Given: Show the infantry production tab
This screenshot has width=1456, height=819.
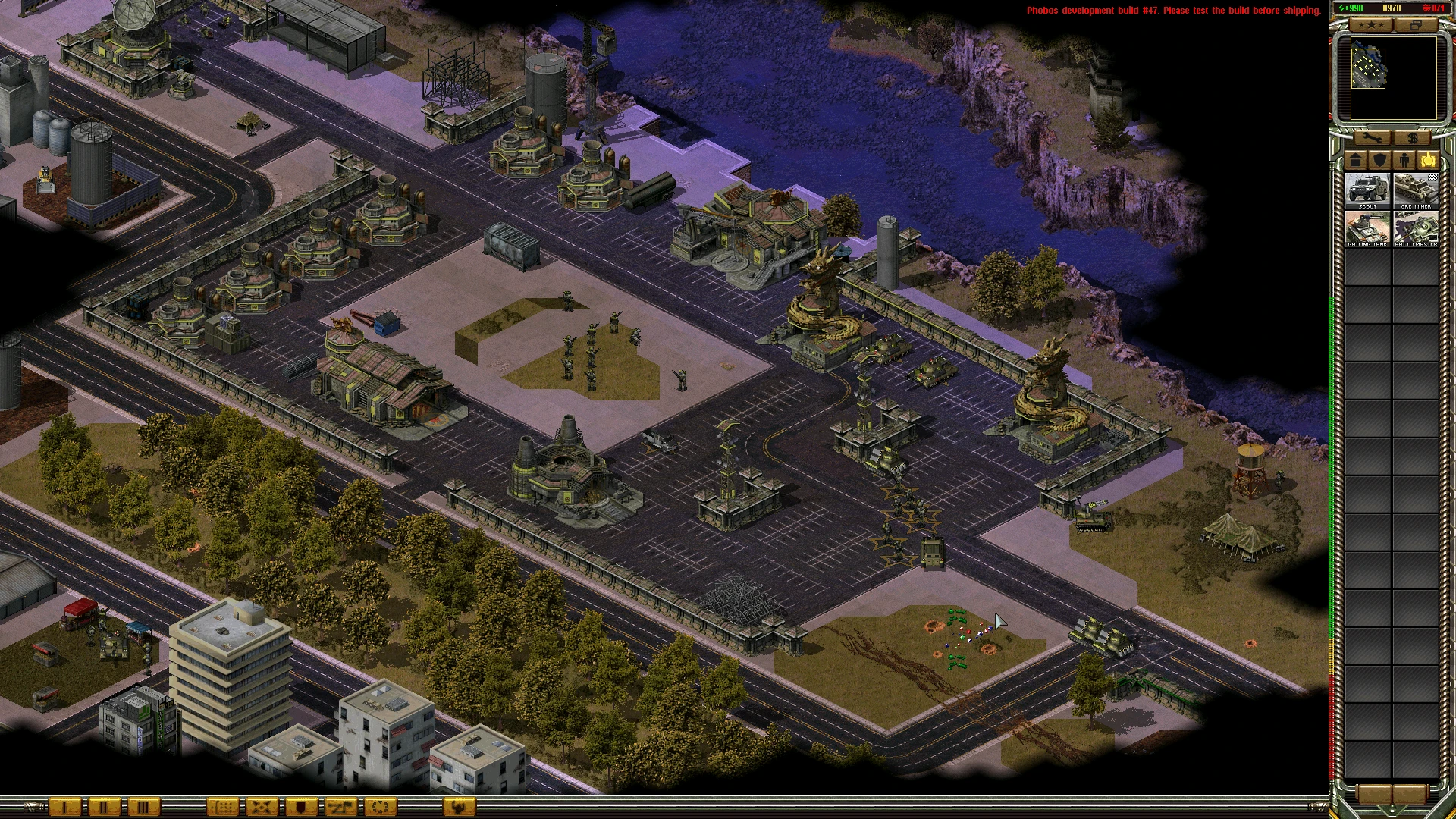Looking at the screenshot, I should 1404,160.
